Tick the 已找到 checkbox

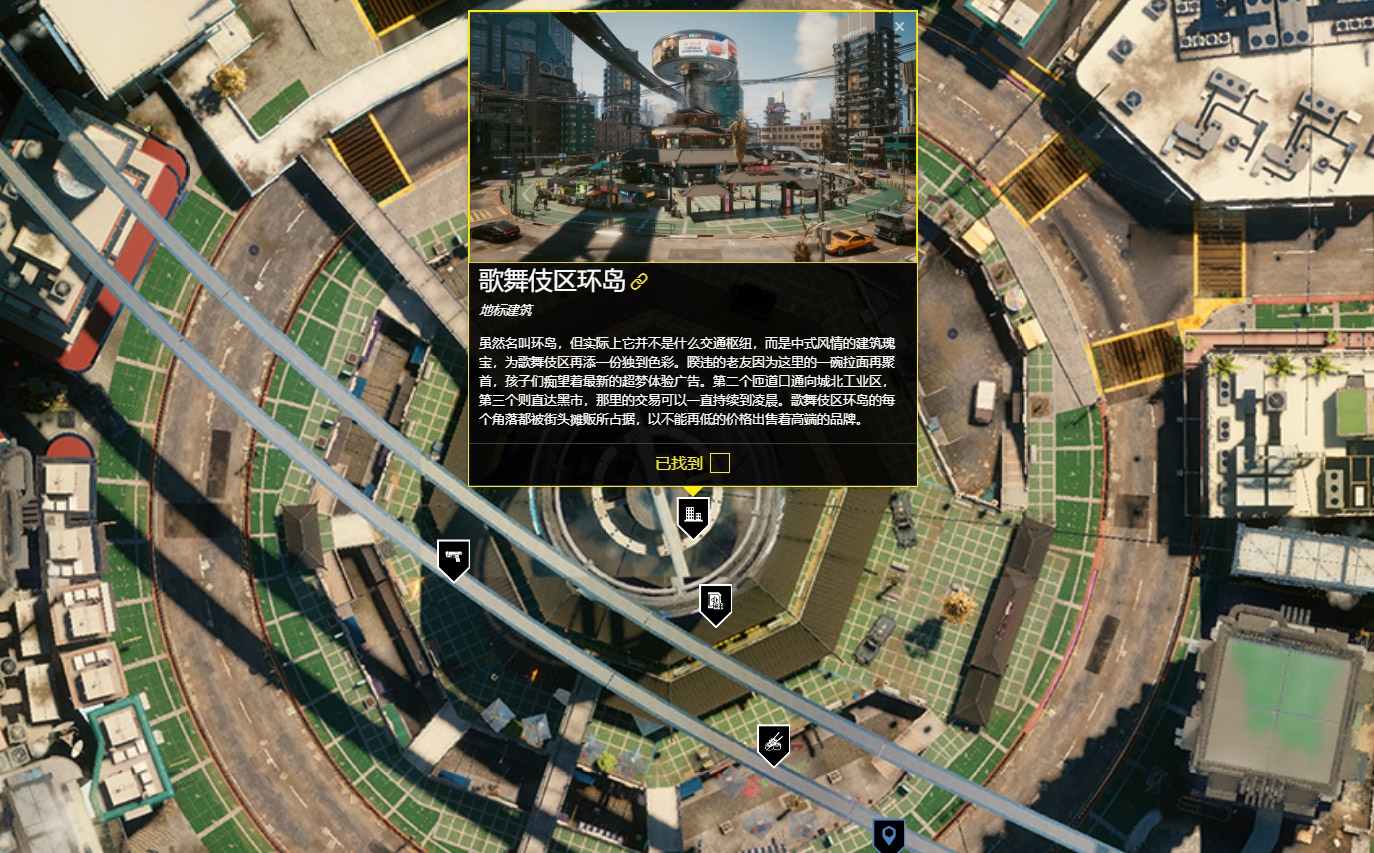[719, 463]
